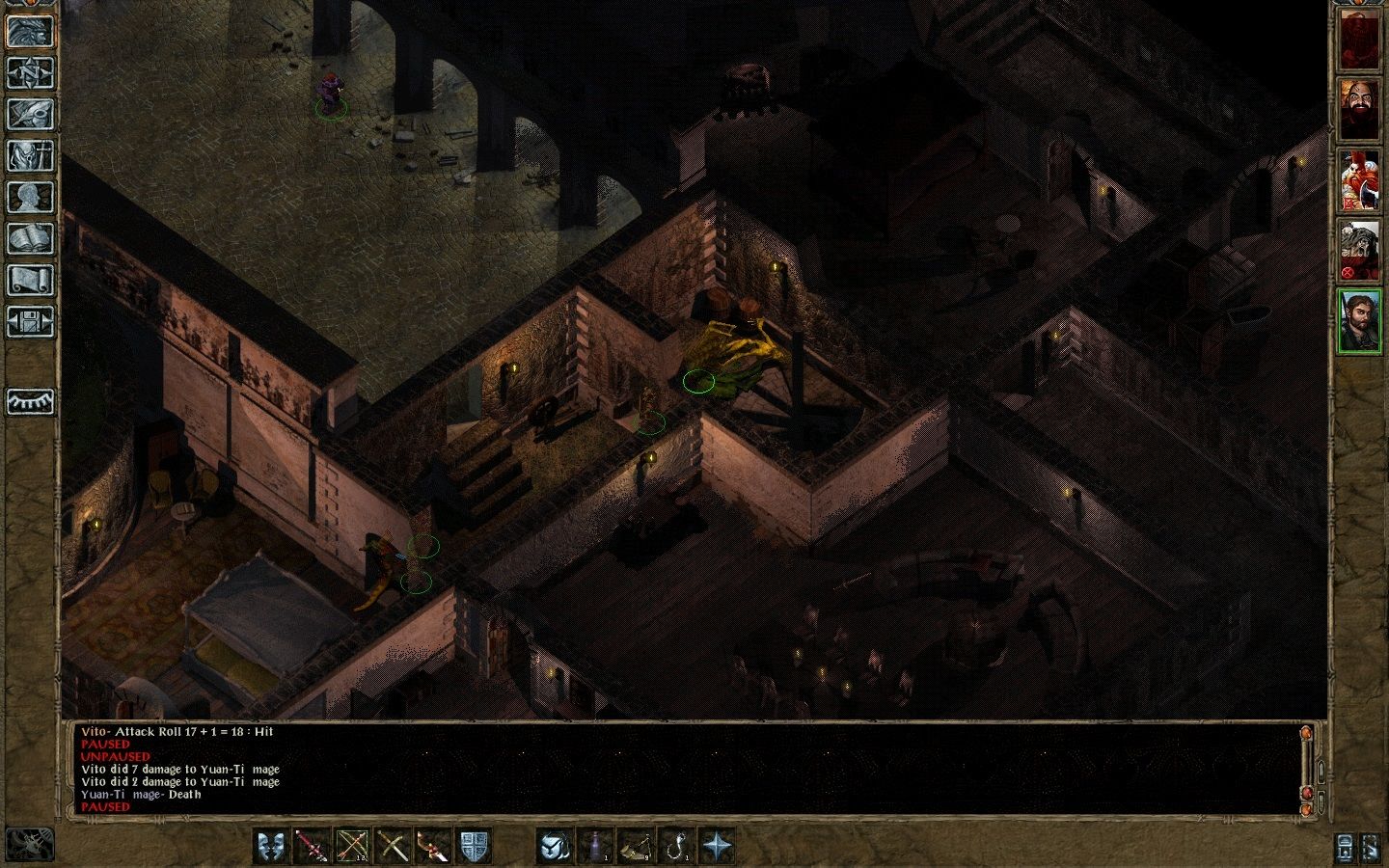Open the inventory screen button

(x=30, y=155)
